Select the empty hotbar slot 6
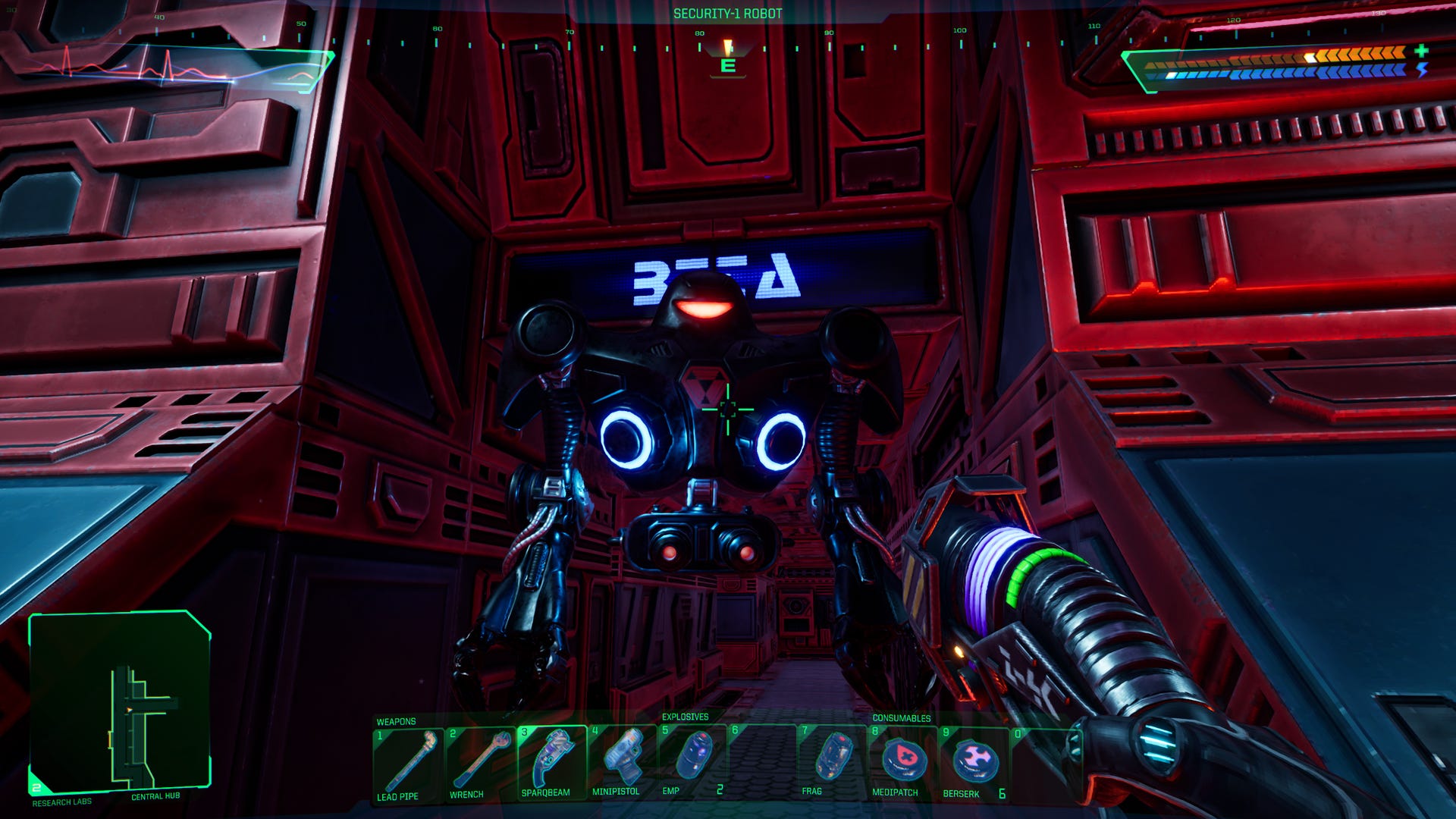The height and width of the screenshot is (819, 1456). click(766, 758)
